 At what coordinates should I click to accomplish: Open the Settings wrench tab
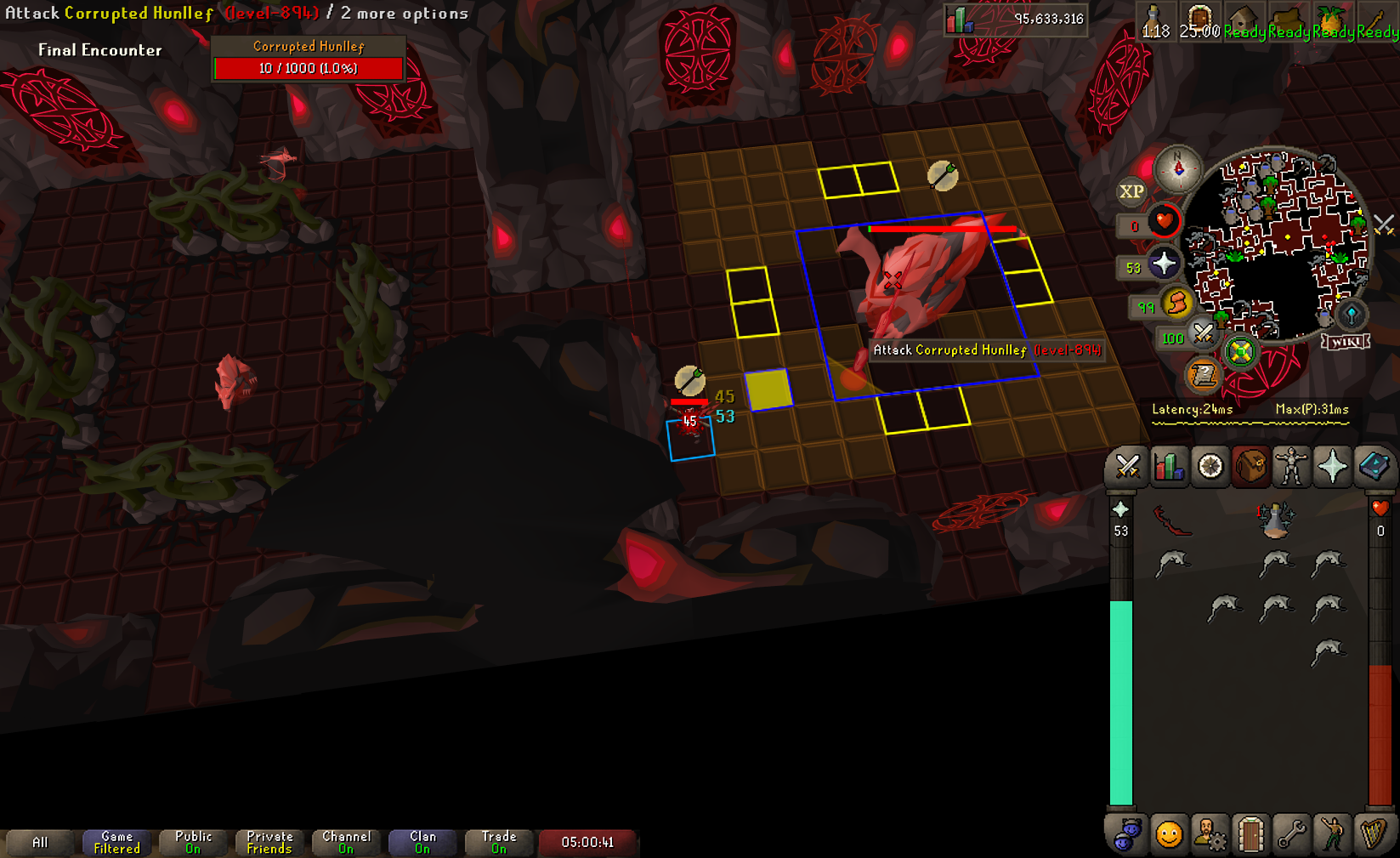1291,835
